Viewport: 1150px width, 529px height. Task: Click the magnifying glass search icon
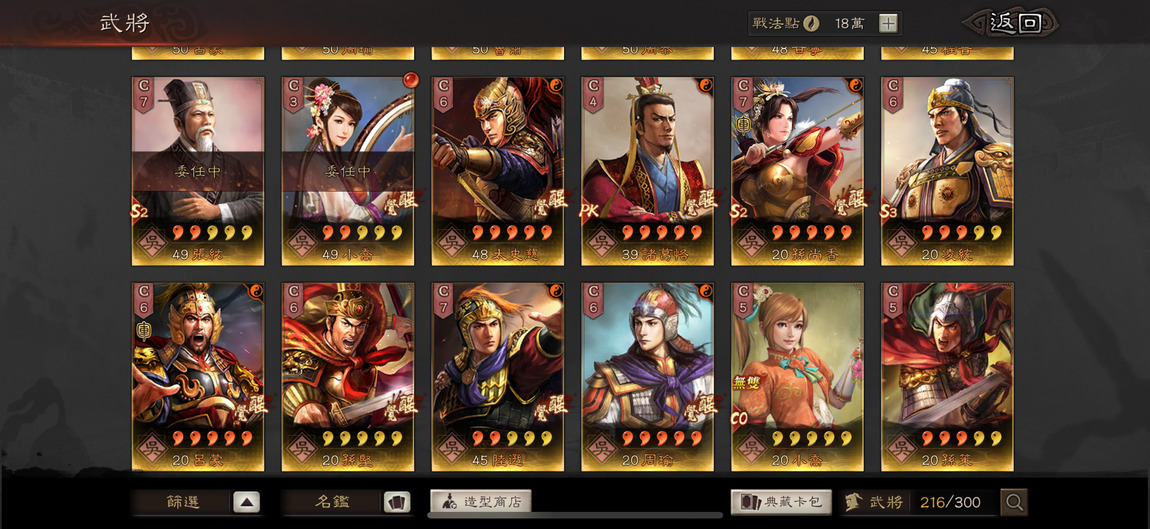(x=1014, y=502)
